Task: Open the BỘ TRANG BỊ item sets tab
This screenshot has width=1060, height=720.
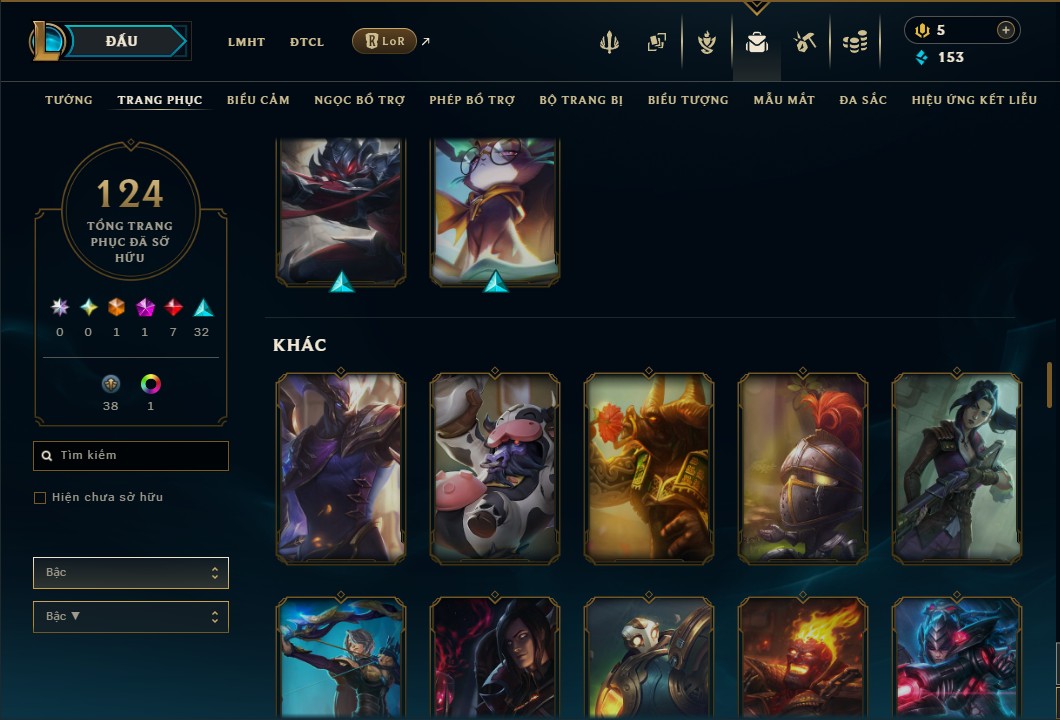Action: point(581,100)
